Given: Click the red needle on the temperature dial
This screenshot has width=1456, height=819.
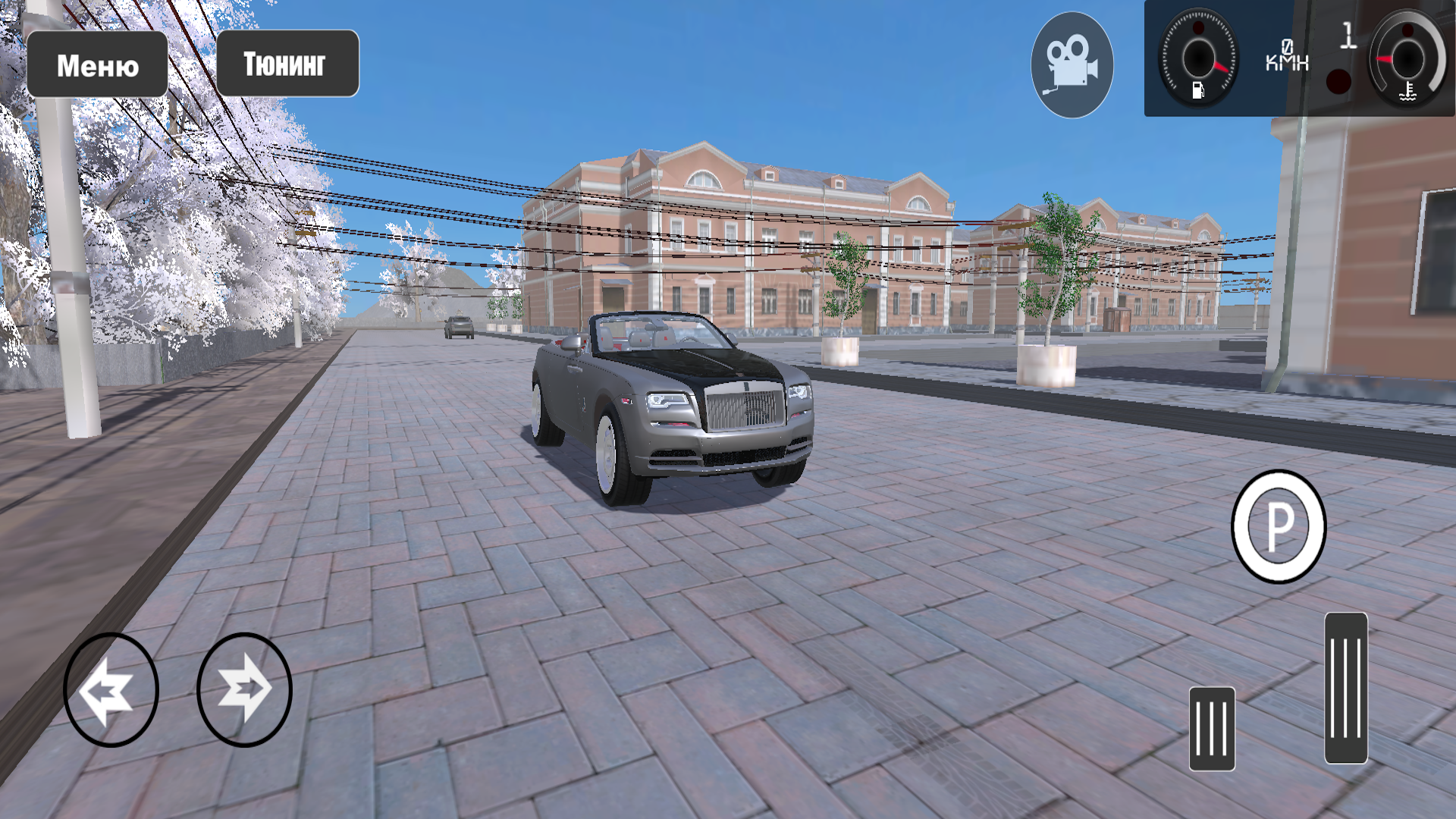Looking at the screenshot, I should pyautogui.click(x=1385, y=60).
